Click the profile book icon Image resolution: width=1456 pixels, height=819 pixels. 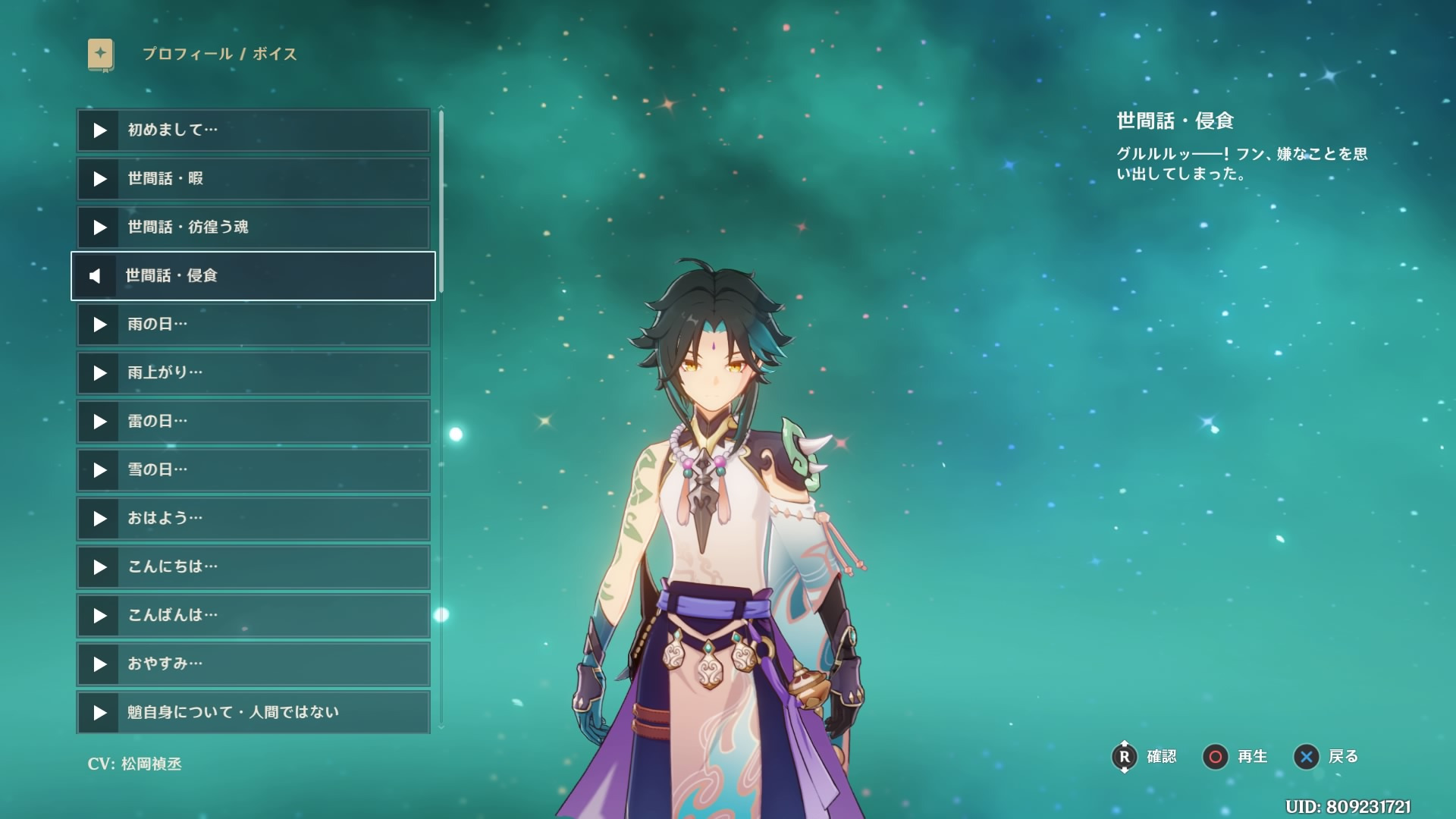101,55
